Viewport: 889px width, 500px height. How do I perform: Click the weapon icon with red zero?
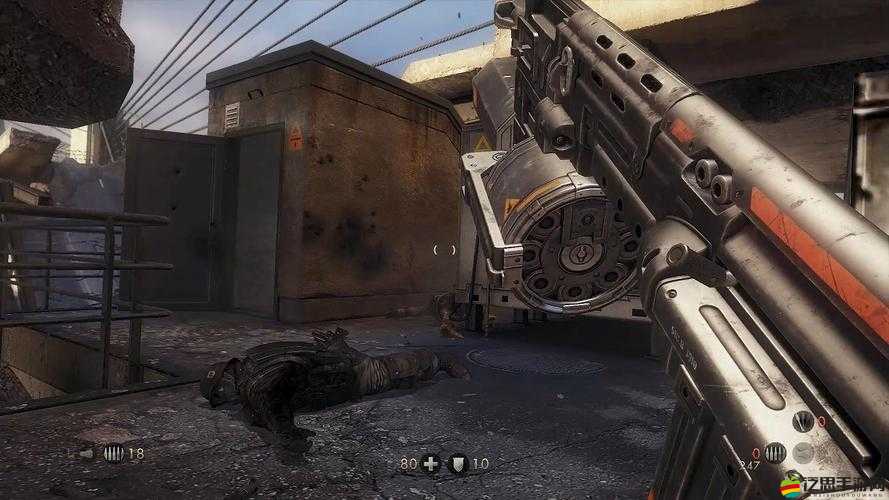803,422
